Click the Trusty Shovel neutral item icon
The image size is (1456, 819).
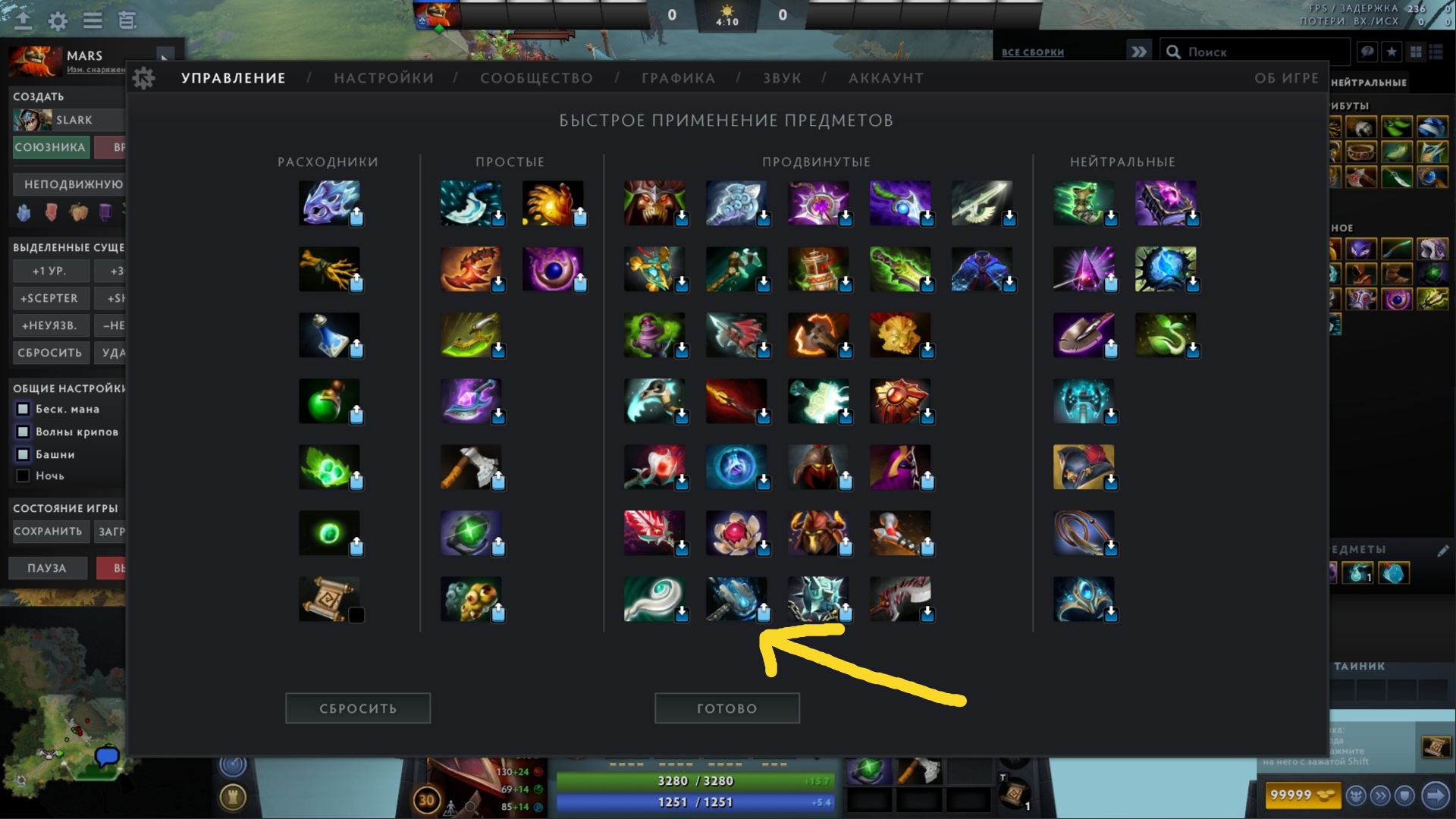pyautogui.click(x=1084, y=334)
